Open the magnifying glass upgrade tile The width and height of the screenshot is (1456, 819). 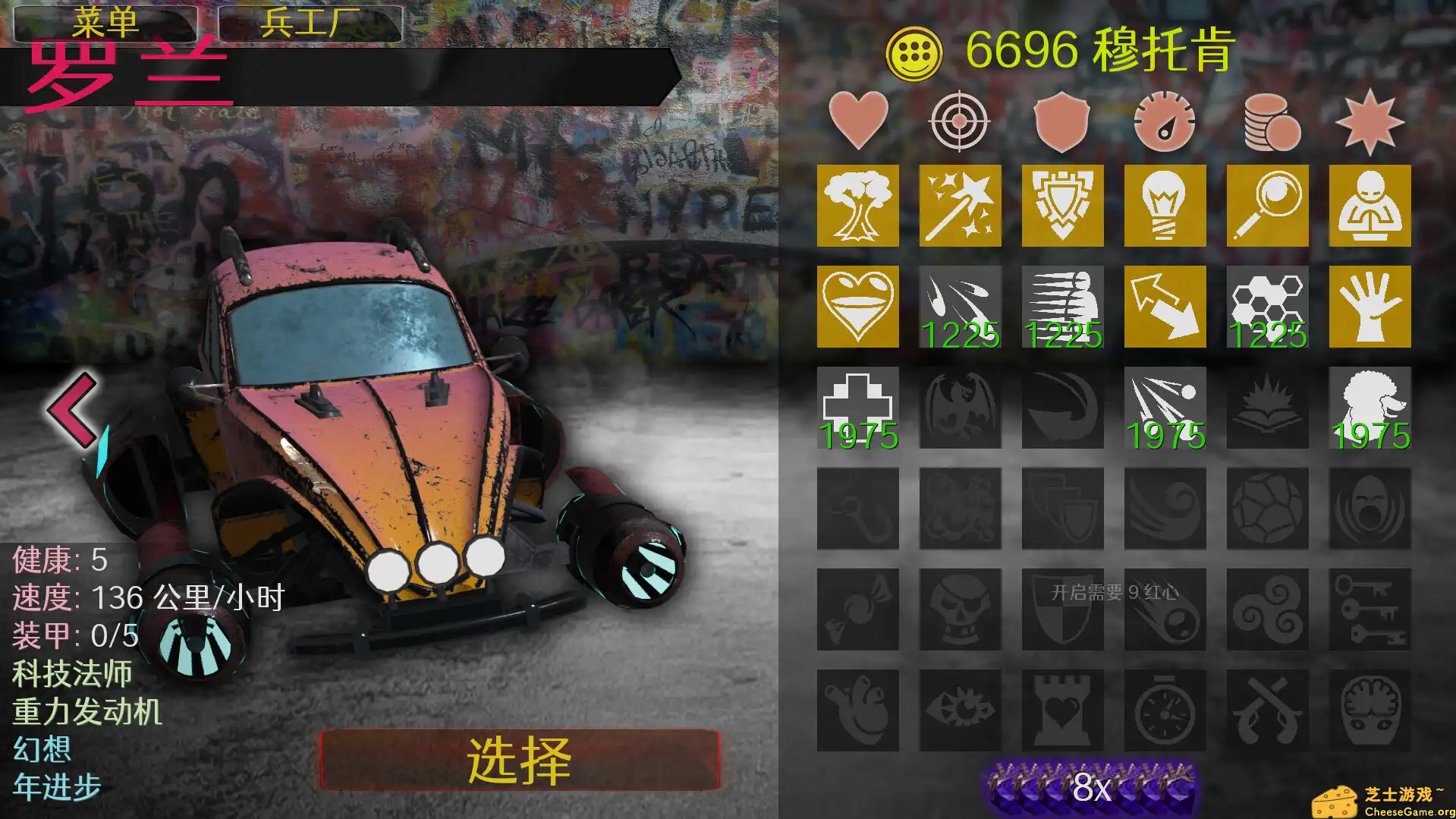[1267, 205]
